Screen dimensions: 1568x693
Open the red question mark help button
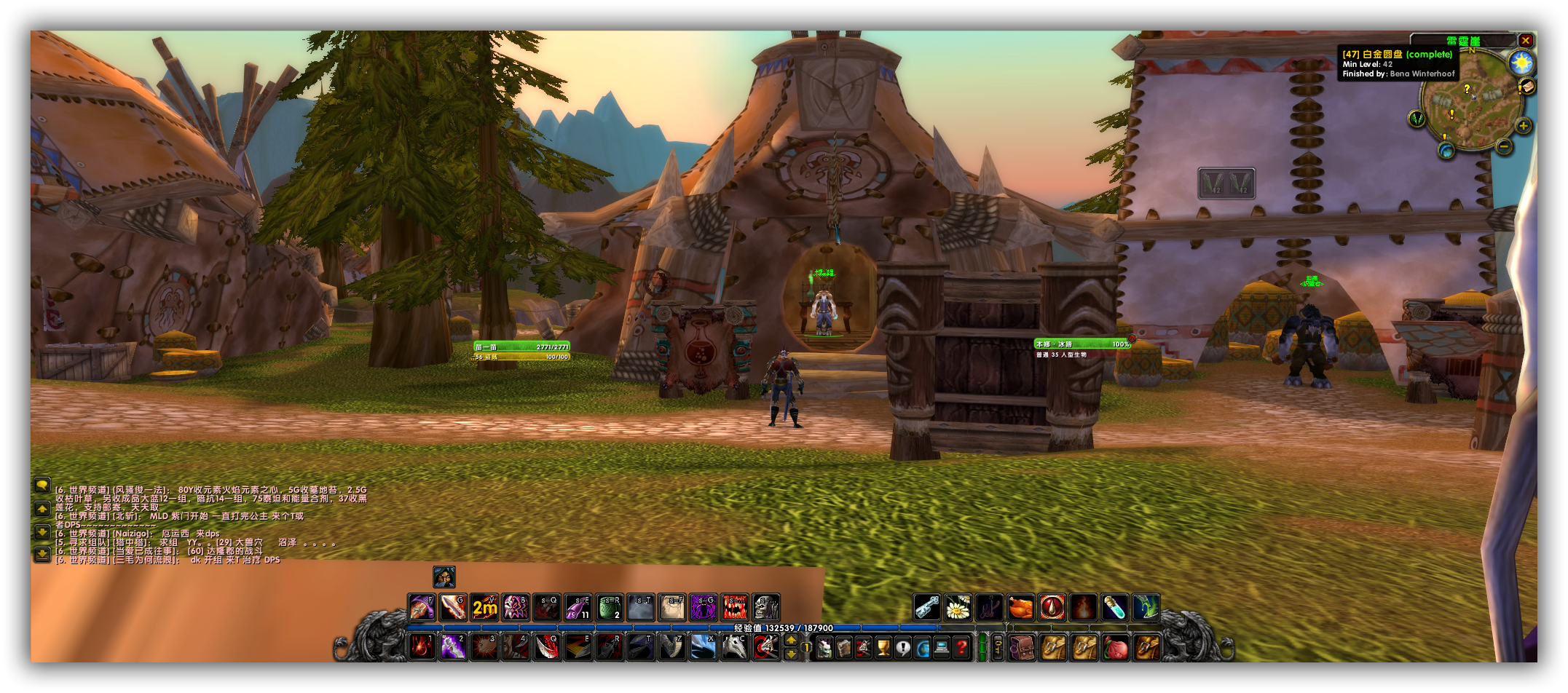961,647
